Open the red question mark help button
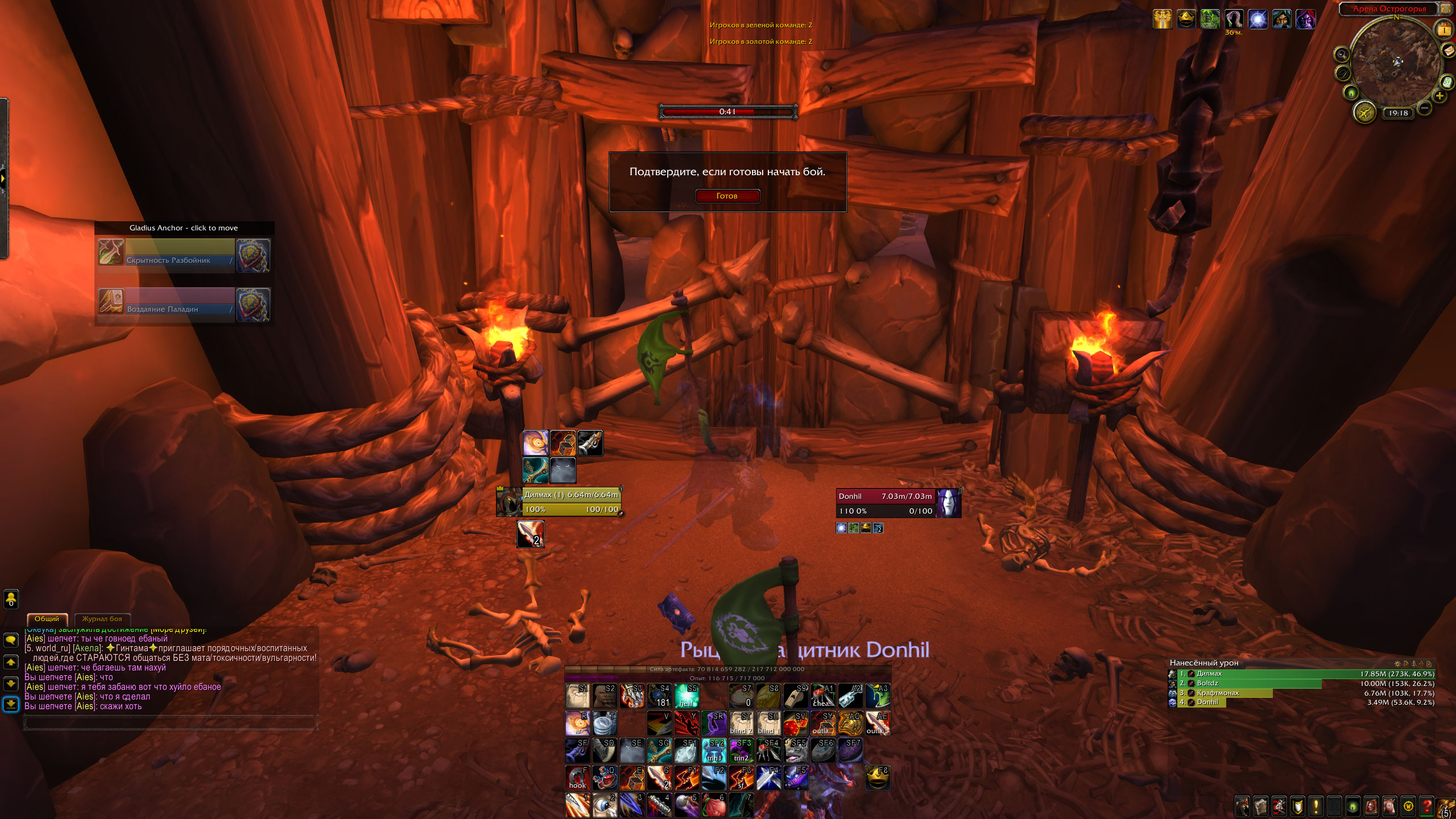The height and width of the screenshot is (819, 1456). [x=1426, y=806]
